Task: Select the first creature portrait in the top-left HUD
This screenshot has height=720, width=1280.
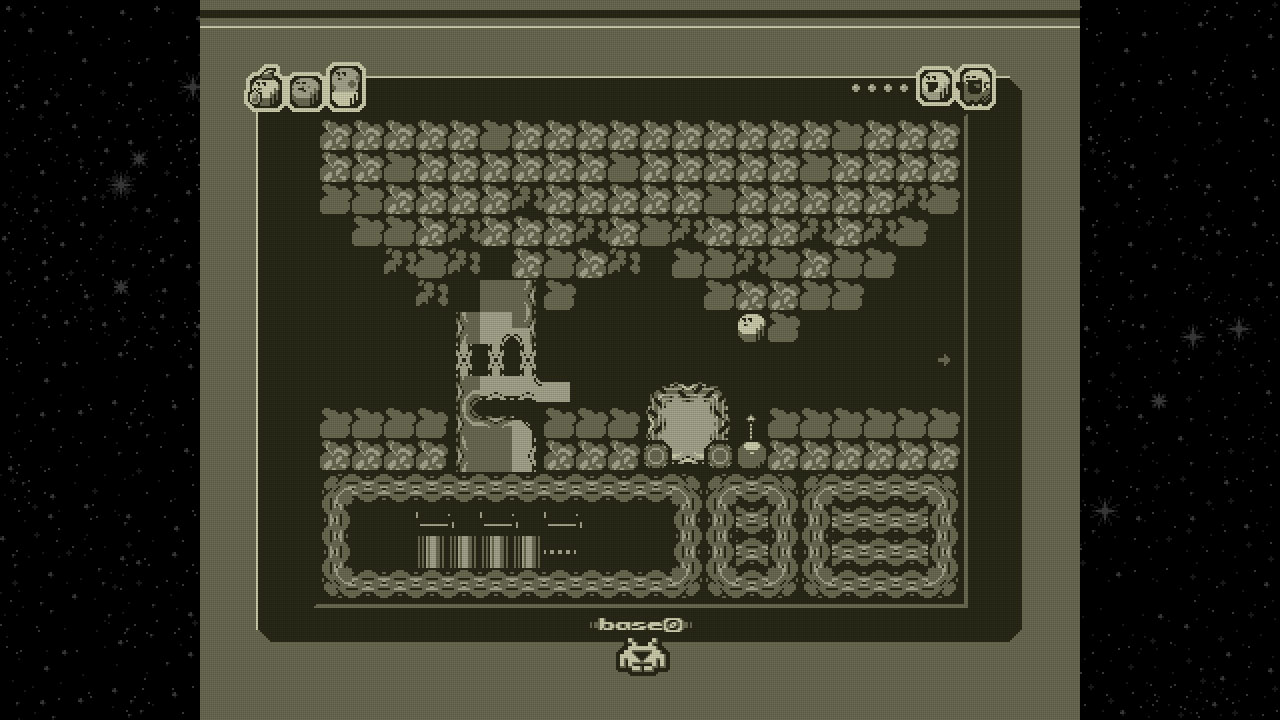Action: (265, 90)
